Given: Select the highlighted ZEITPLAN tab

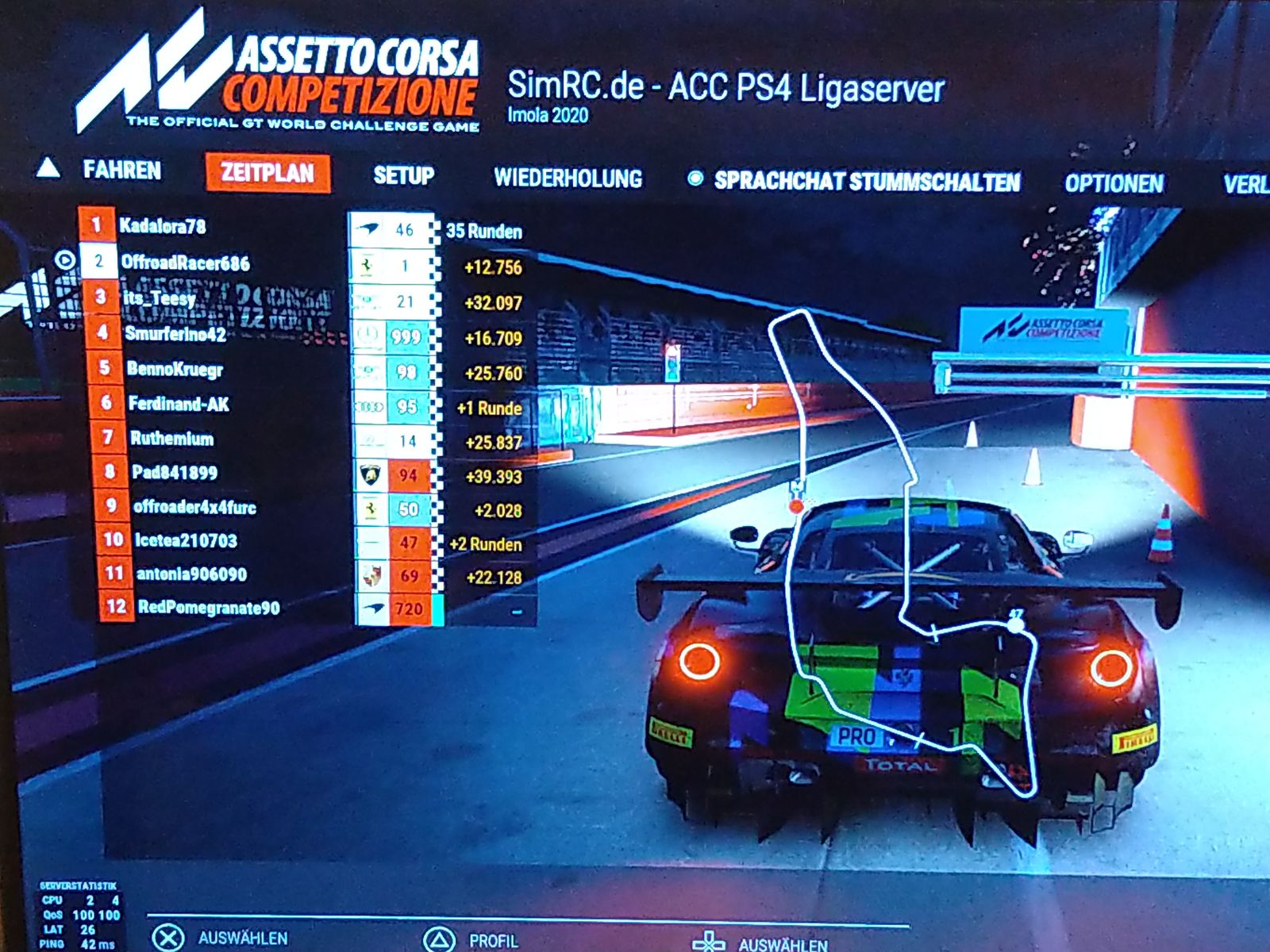Looking at the screenshot, I should pos(267,173).
